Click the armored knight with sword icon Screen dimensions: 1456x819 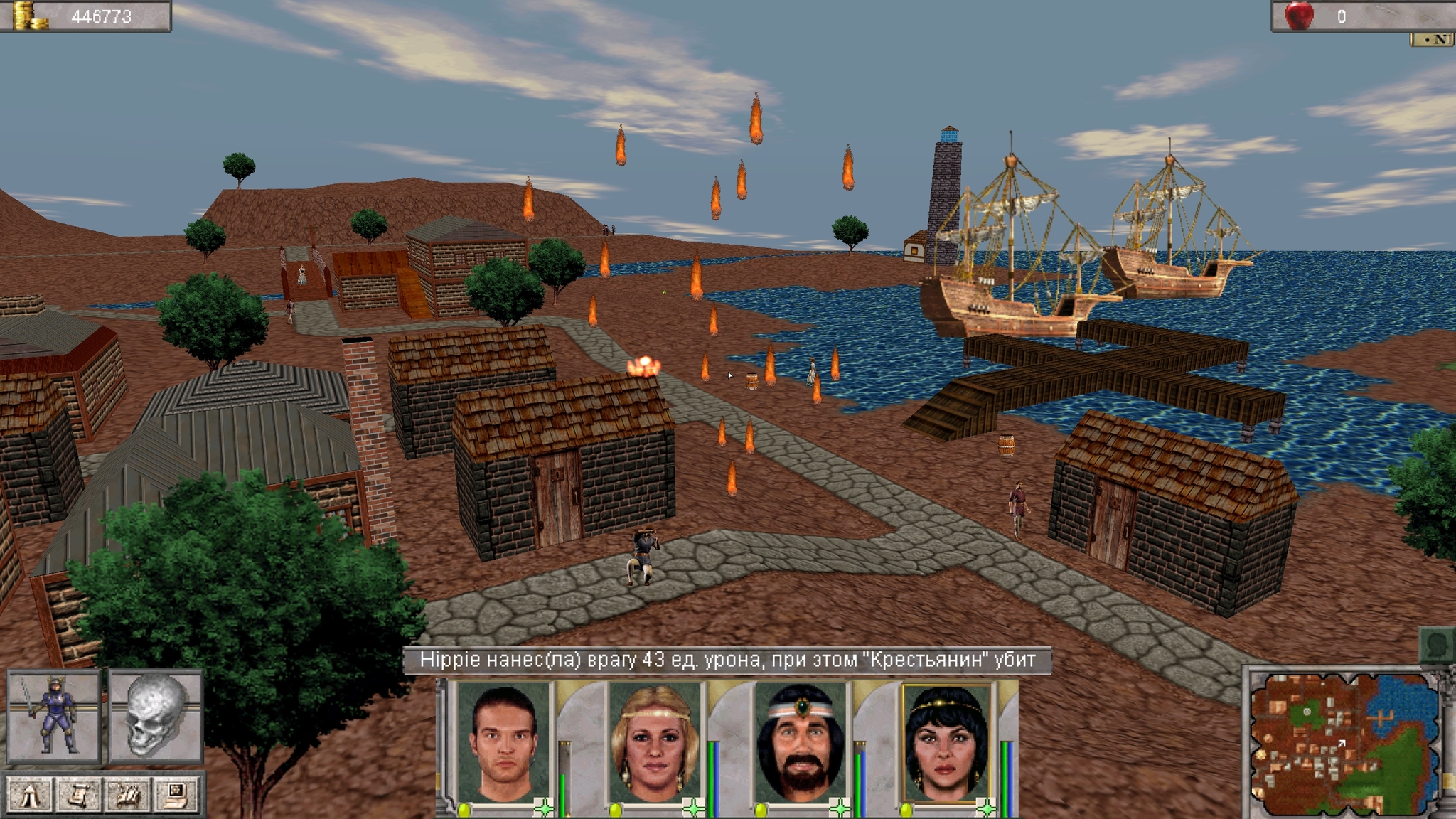pyautogui.click(x=53, y=715)
